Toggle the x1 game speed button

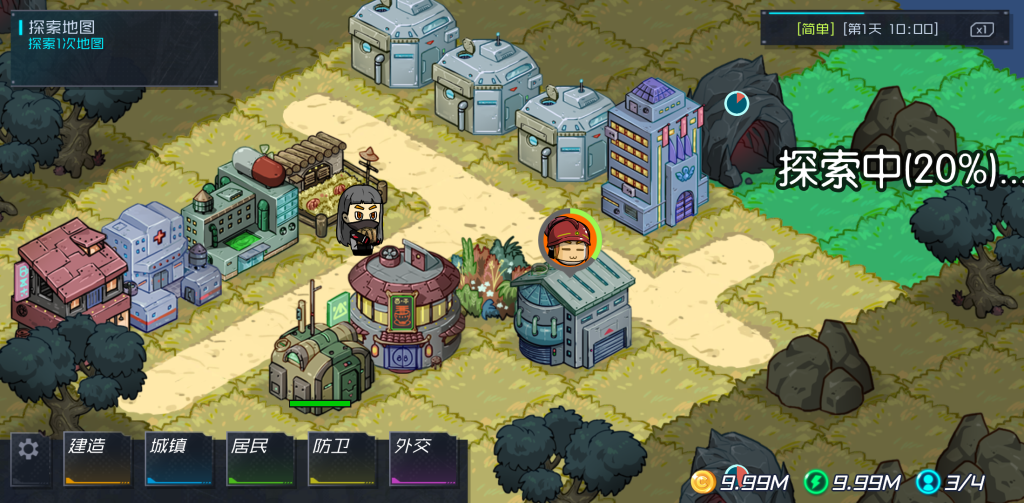coord(981,29)
